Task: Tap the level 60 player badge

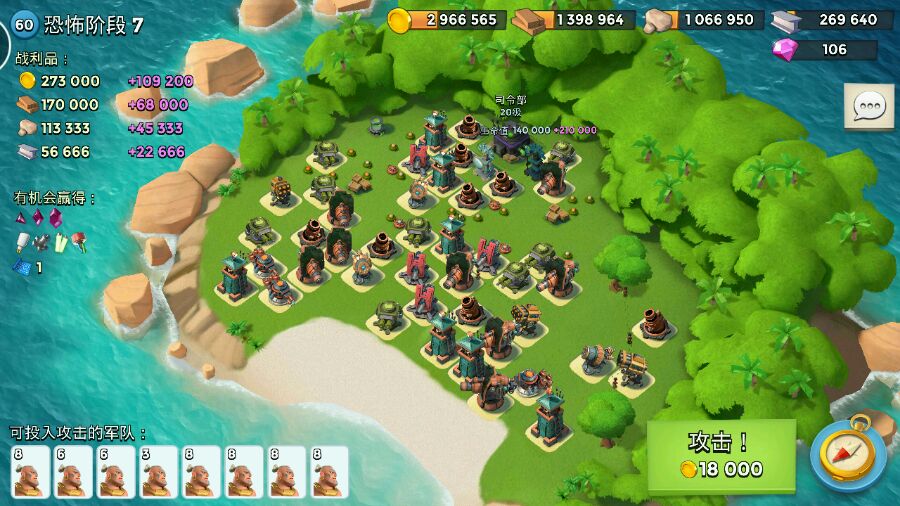Action: [23, 25]
